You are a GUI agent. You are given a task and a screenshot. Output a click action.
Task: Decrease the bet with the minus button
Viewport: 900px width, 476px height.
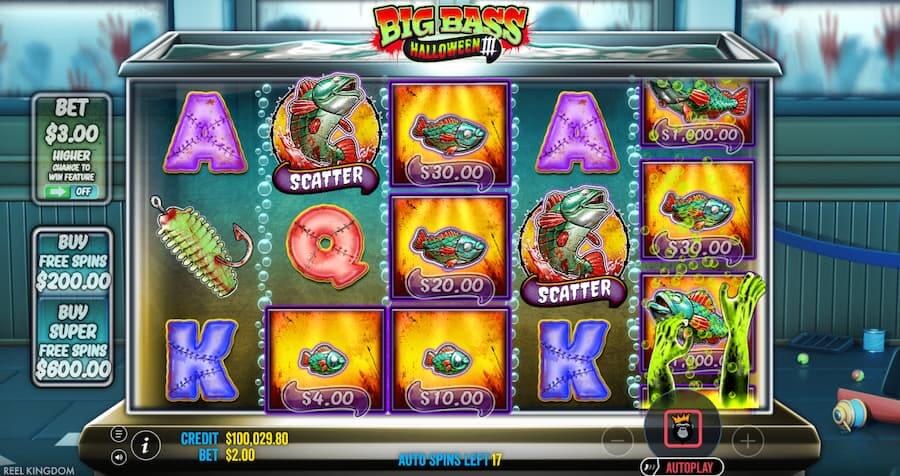pyautogui.click(x=617, y=439)
